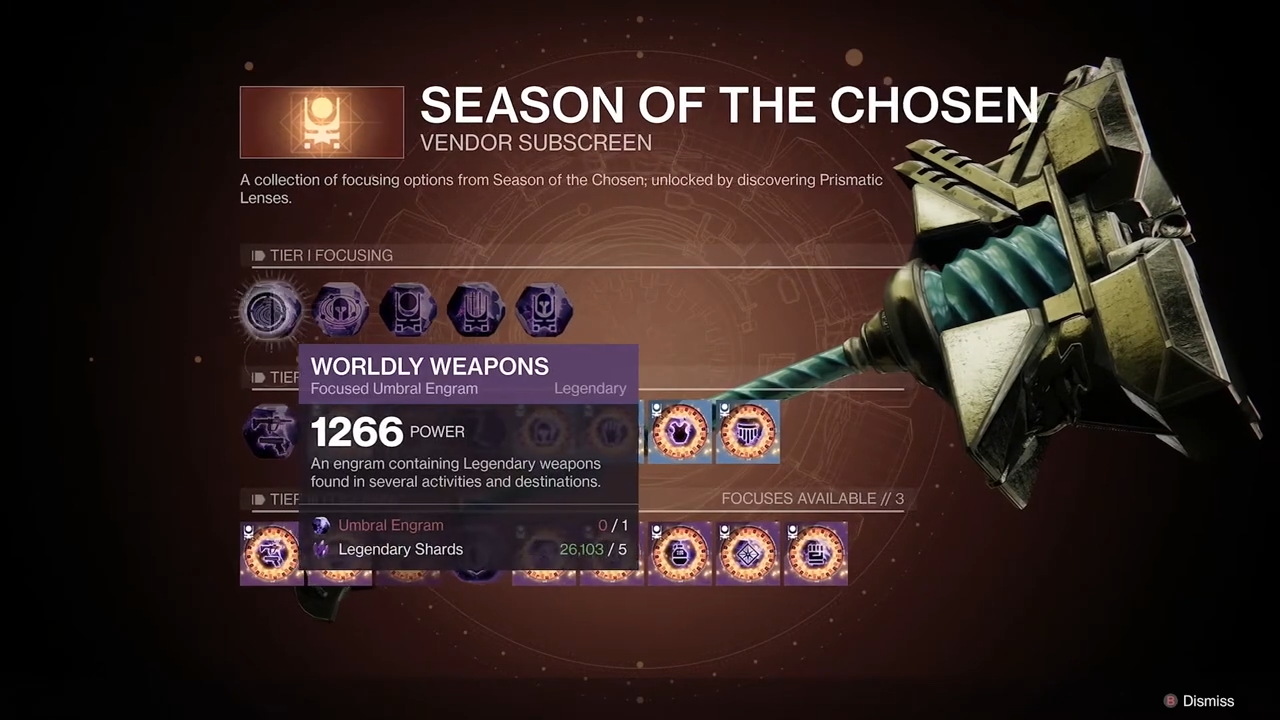Choose the gauntlet fist focus
Image resolution: width=1280 pixels, height=720 pixels.
[x=816, y=553]
